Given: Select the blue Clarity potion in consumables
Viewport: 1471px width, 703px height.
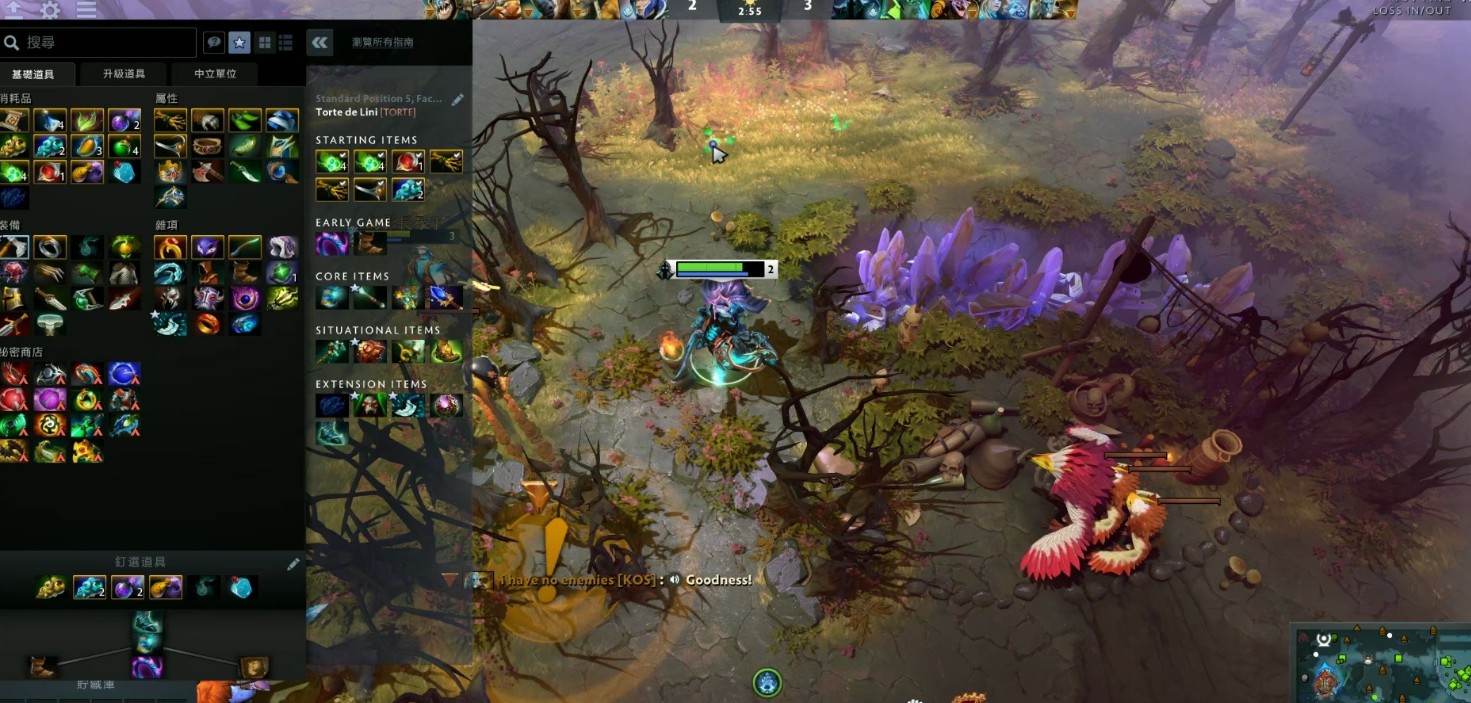Looking at the screenshot, I should pos(50,121).
